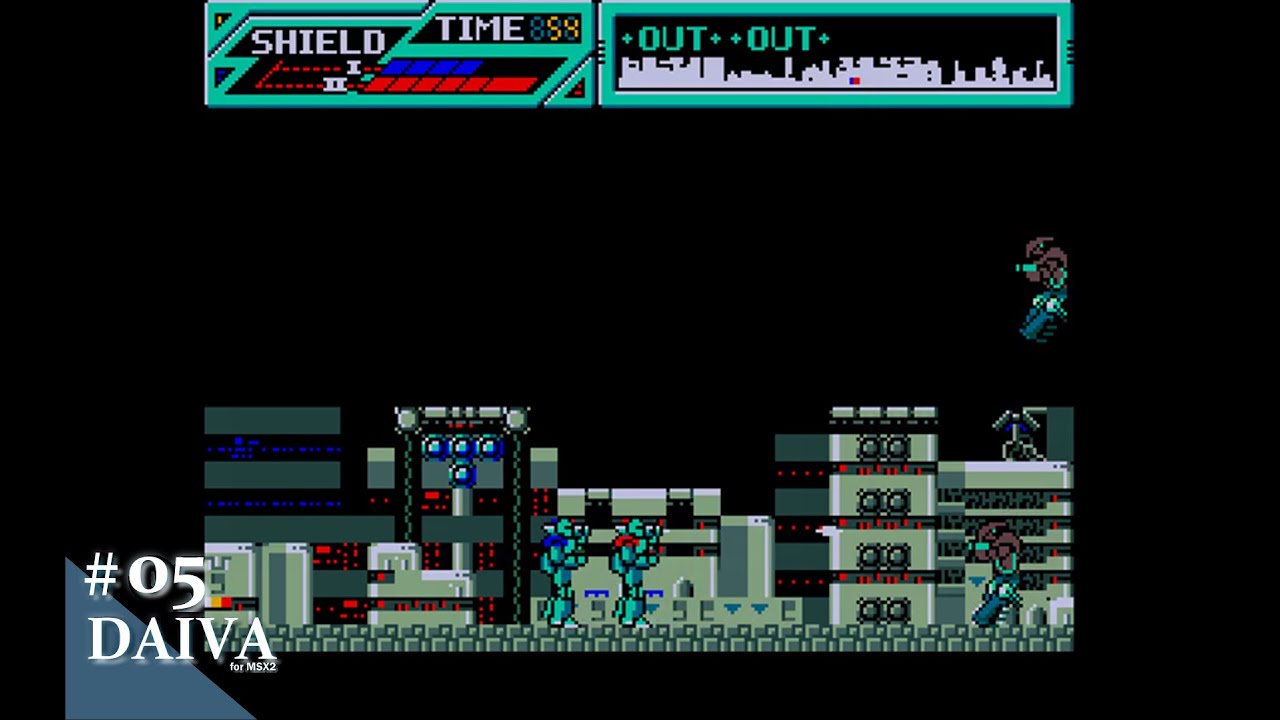Click the red square blinking on the radar map

pos(855,80)
